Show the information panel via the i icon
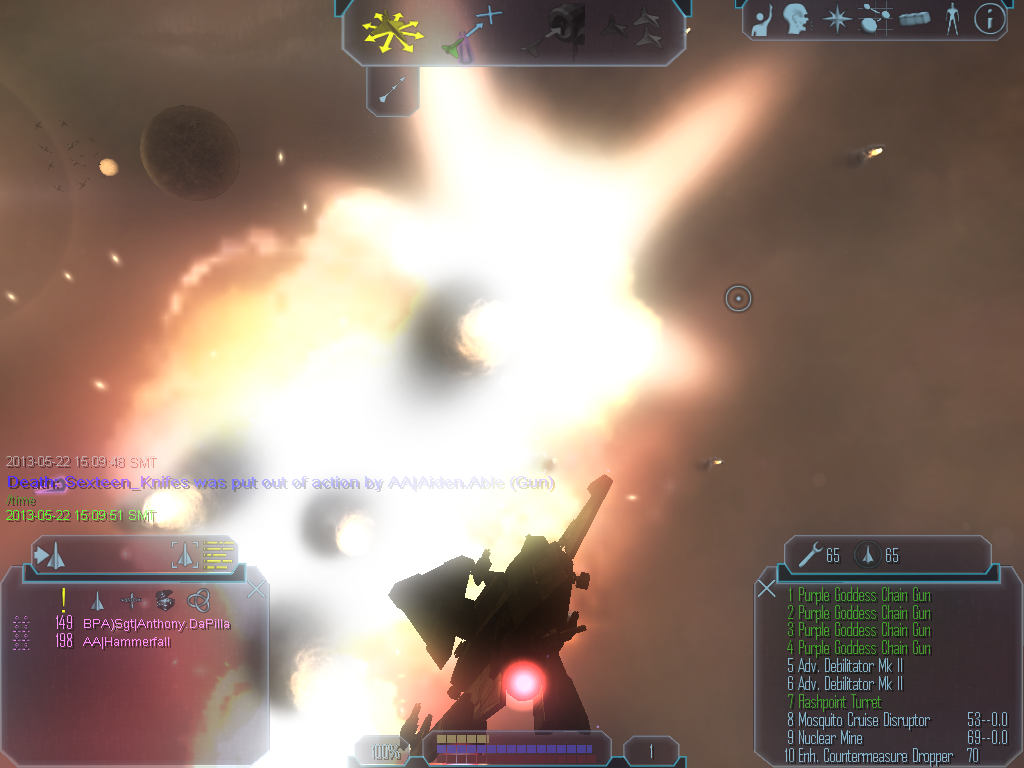This screenshot has width=1024, height=768. 989,19
